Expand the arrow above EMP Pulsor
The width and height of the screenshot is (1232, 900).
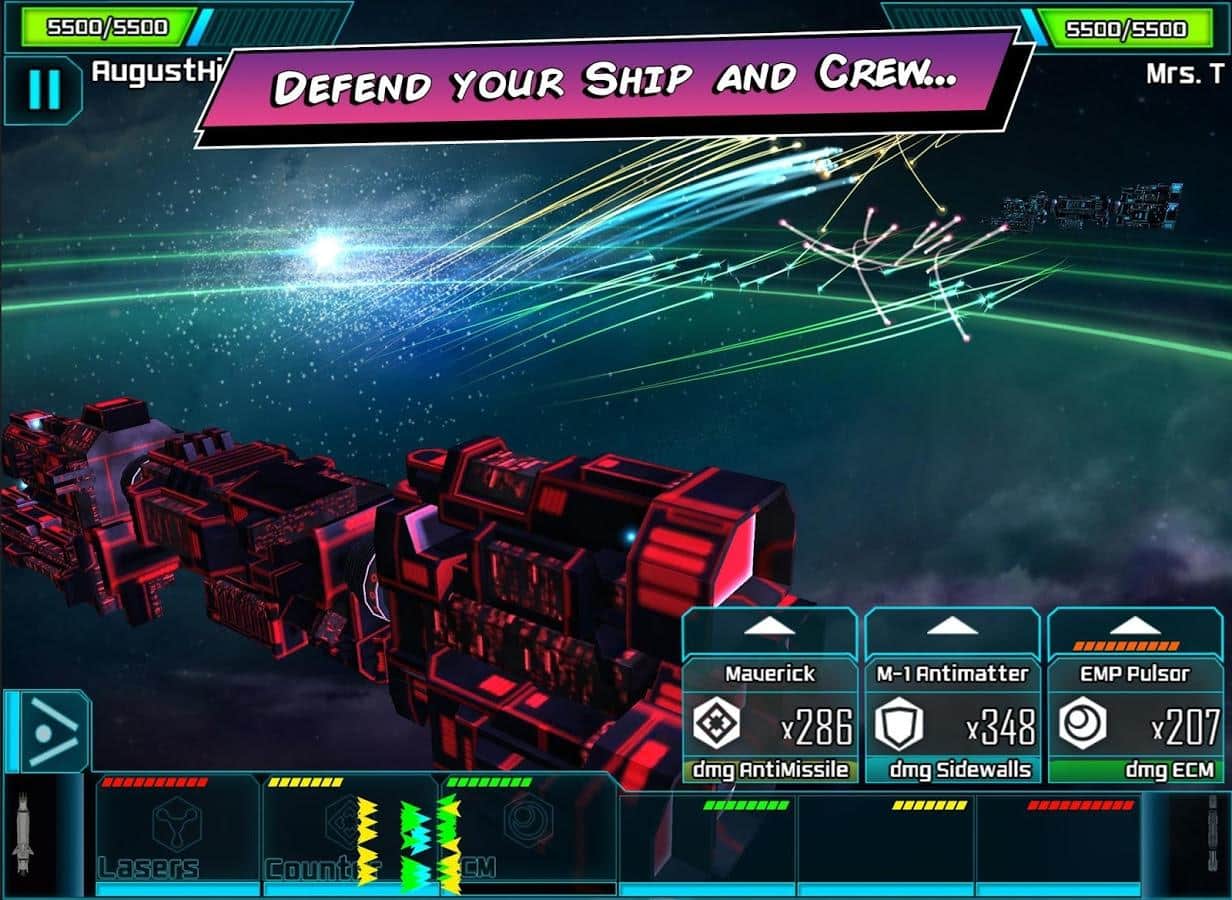1135,627
